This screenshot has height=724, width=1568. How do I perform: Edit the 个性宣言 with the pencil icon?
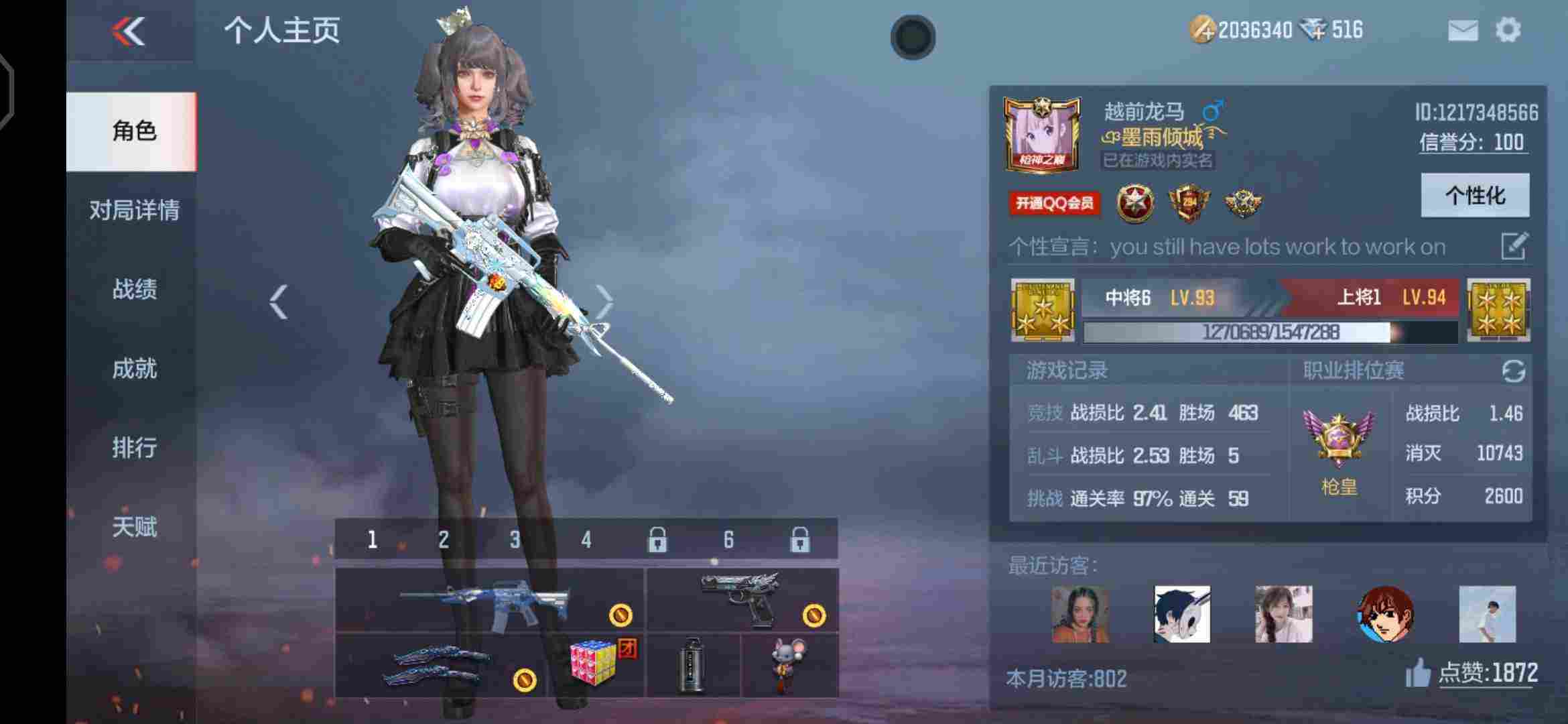(1516, 246)
